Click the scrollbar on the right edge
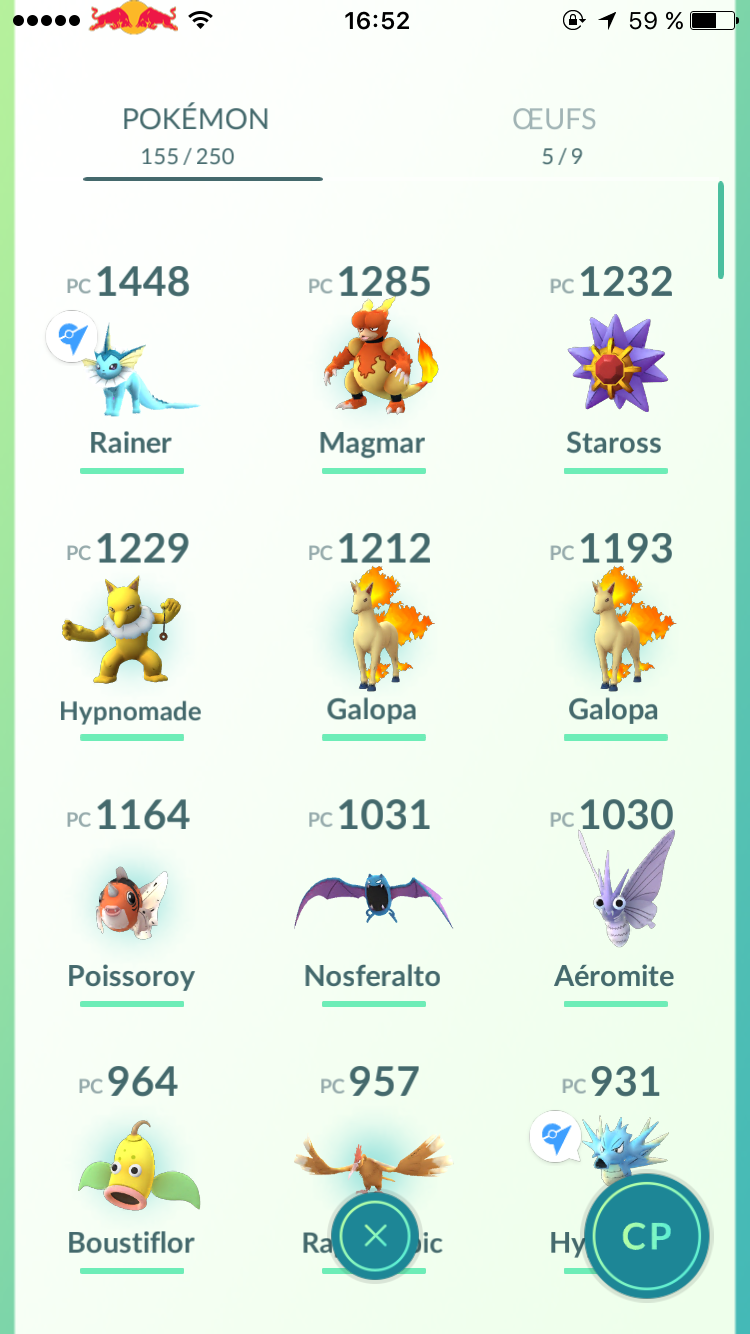The image size is (750, 1334). (720, 230)
